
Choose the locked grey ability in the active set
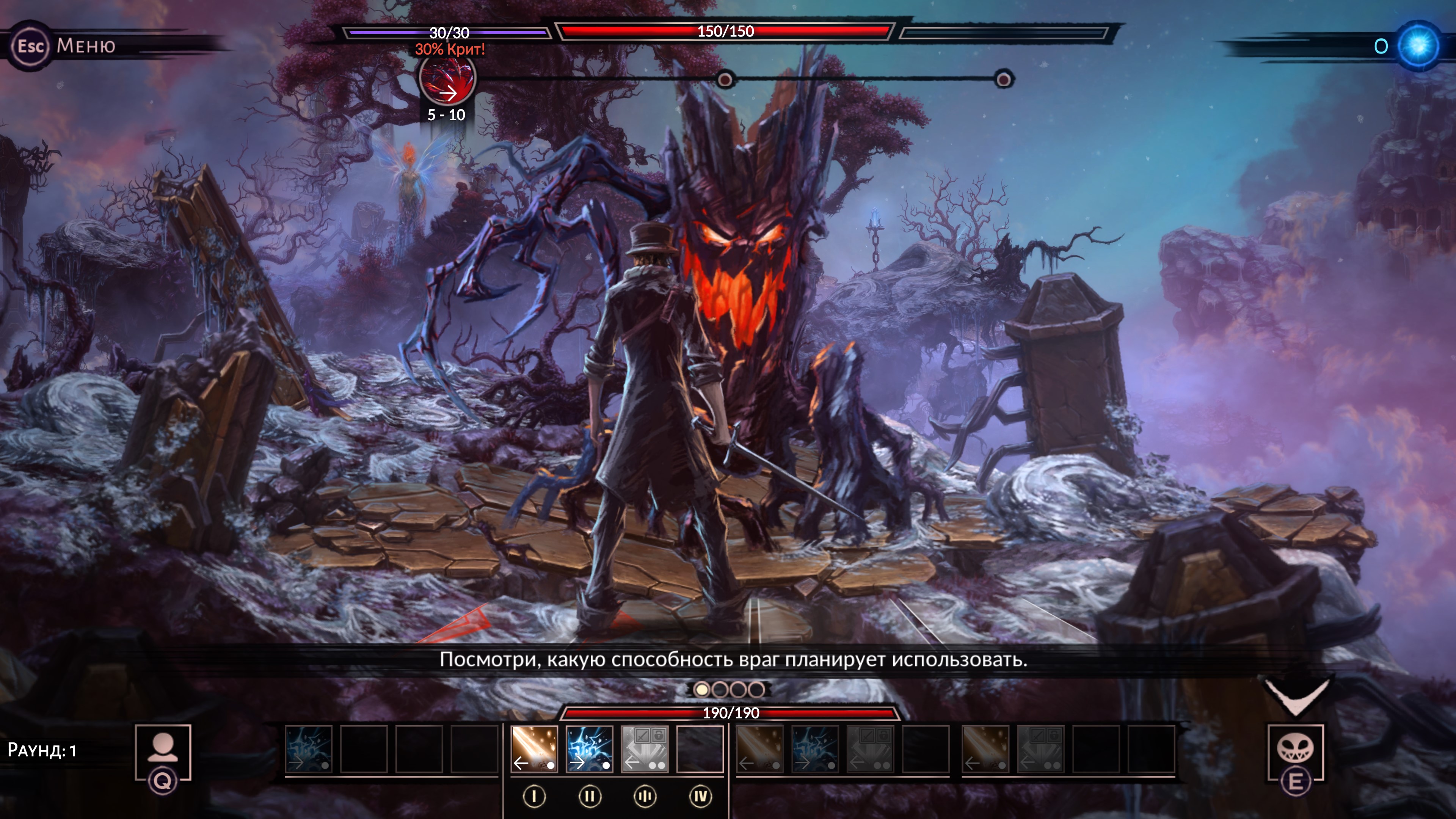(644, 749)
